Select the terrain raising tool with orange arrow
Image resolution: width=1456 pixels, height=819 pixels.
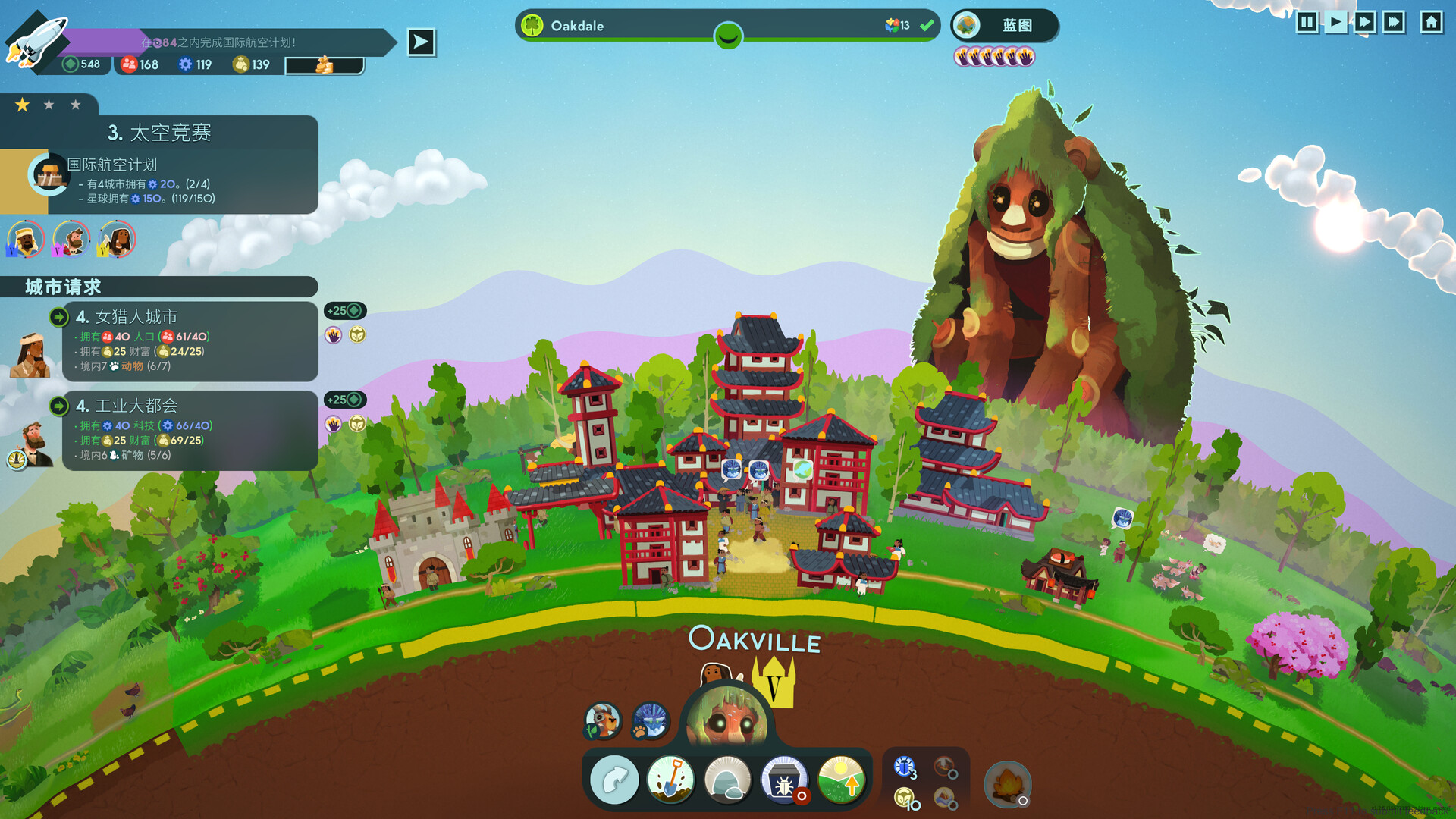[842, 779]
